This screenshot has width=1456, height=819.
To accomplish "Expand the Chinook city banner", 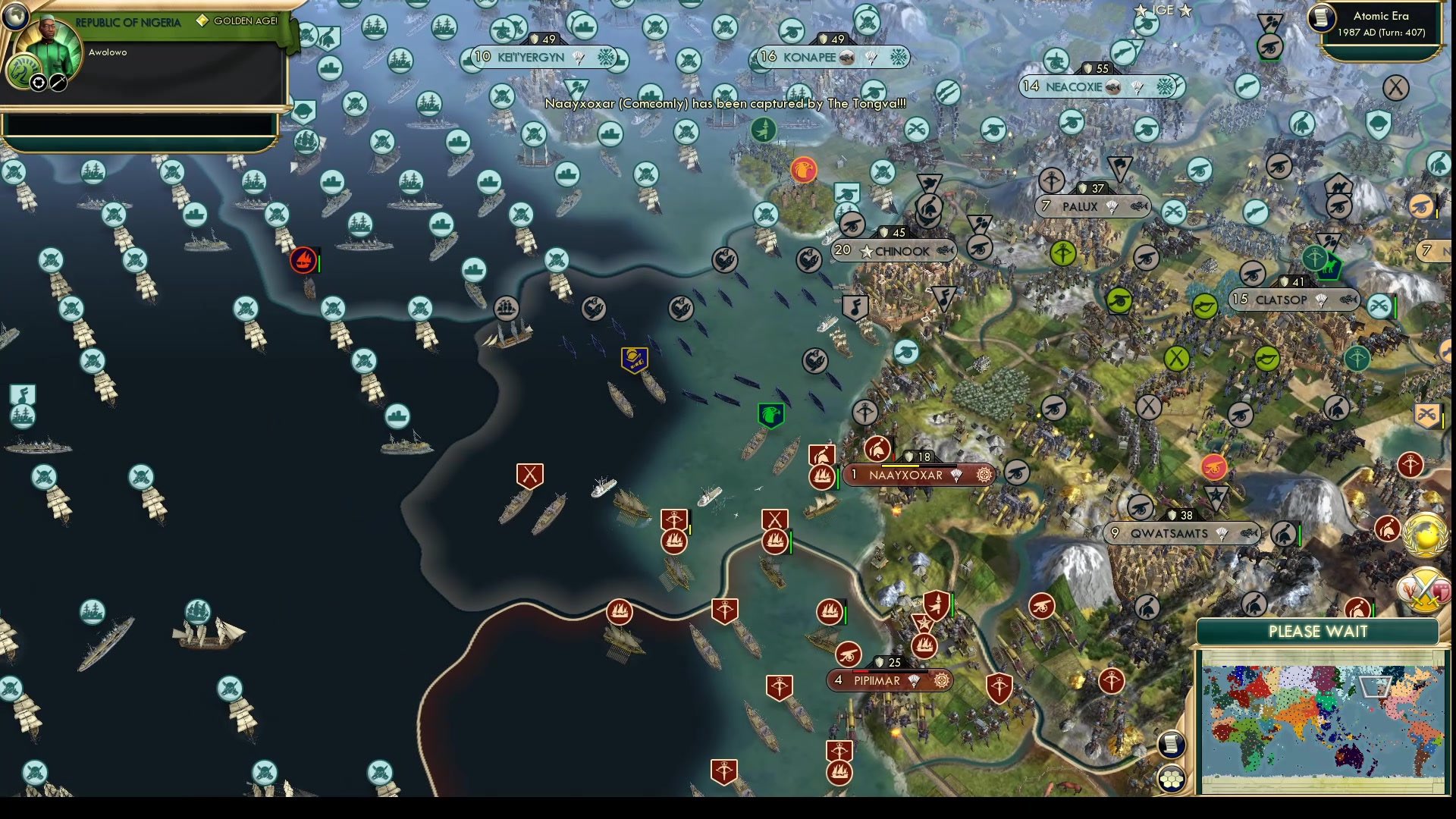I will point(893,250).
